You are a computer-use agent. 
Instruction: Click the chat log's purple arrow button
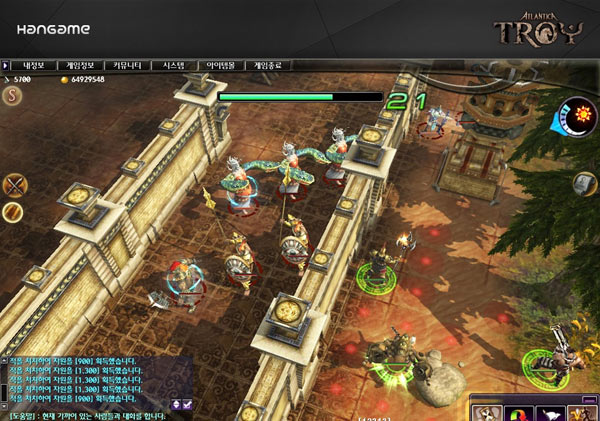tap(176, 403)
